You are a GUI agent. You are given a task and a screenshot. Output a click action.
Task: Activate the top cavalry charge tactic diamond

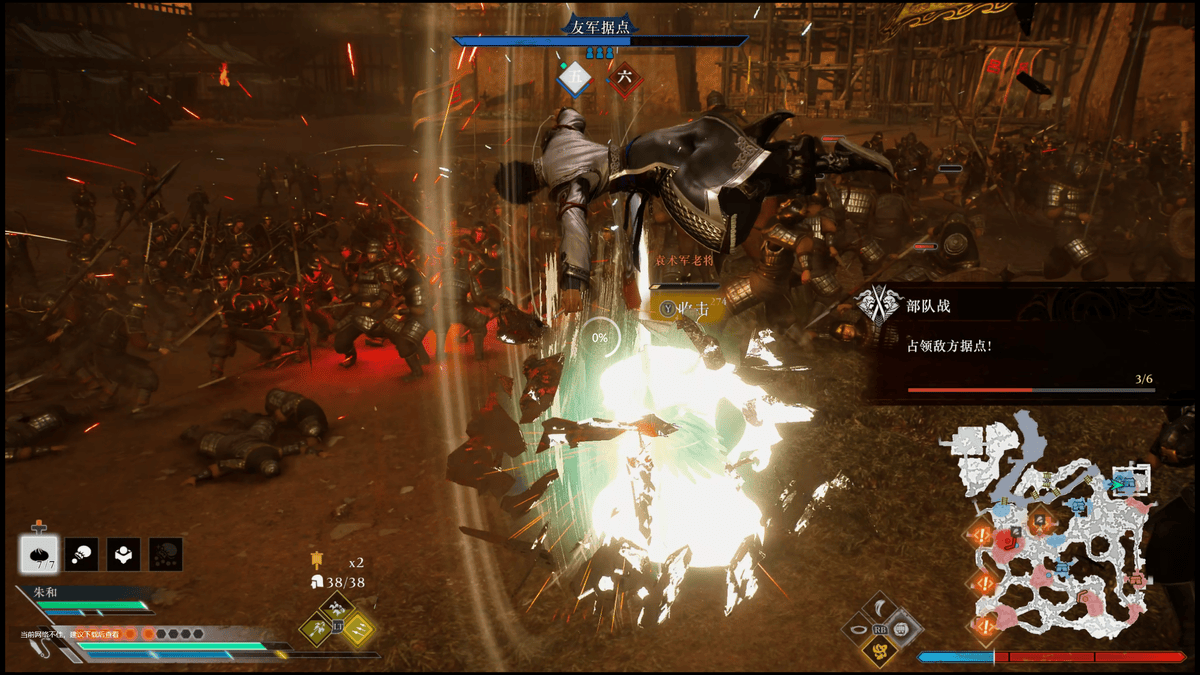338,609
